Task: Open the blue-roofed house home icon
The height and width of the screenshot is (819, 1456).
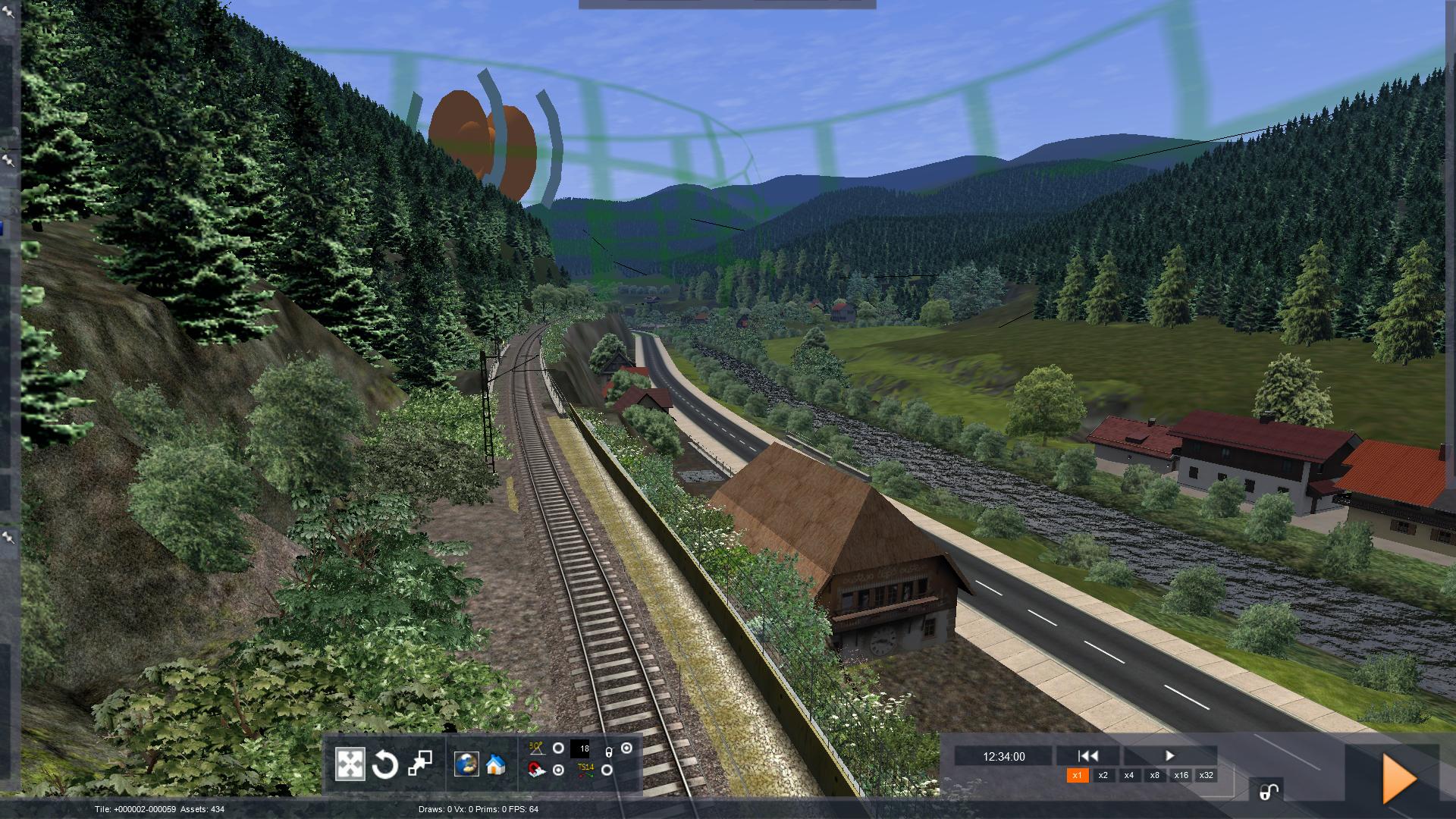Action: point(496,764)
